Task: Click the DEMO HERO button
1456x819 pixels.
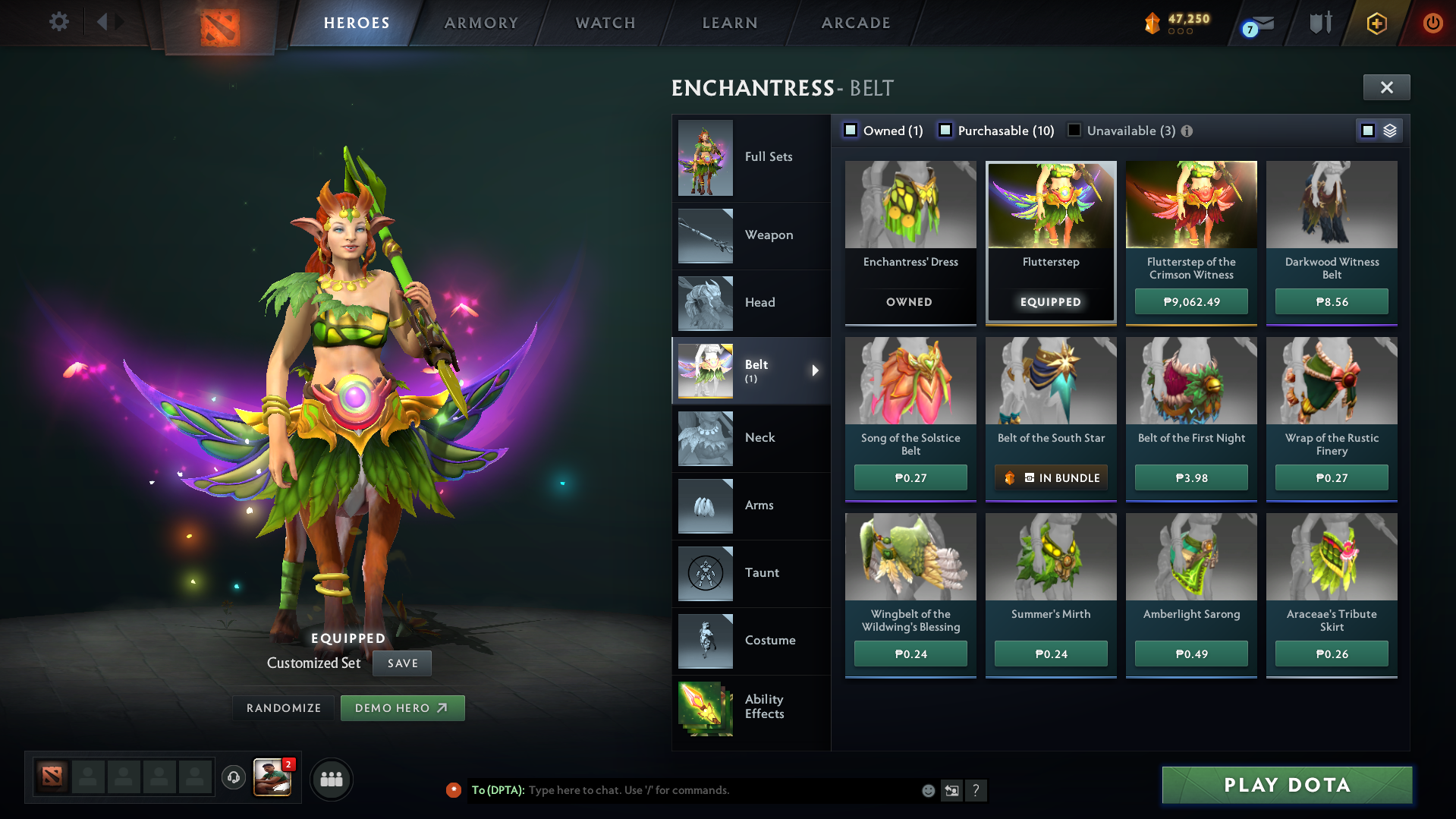Action: [402, 707]
